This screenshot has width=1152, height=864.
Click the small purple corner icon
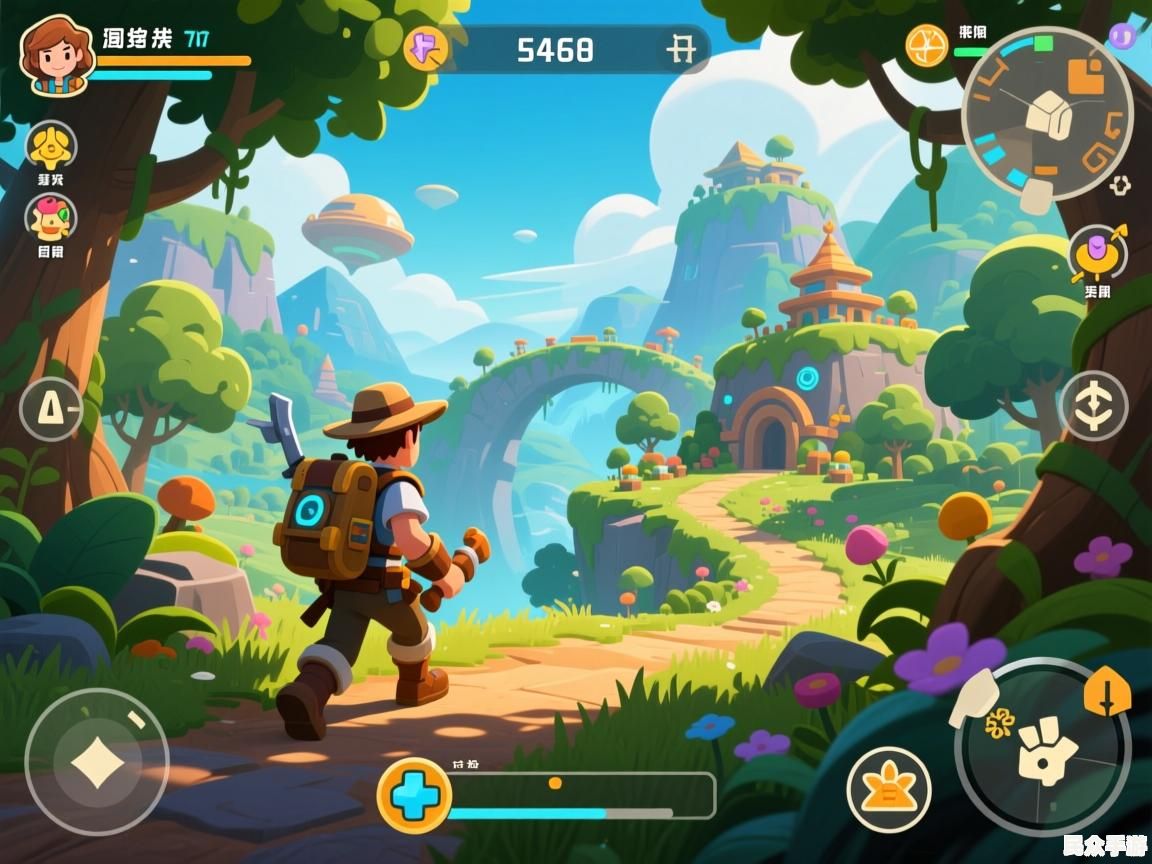[x=1123, y=37]
